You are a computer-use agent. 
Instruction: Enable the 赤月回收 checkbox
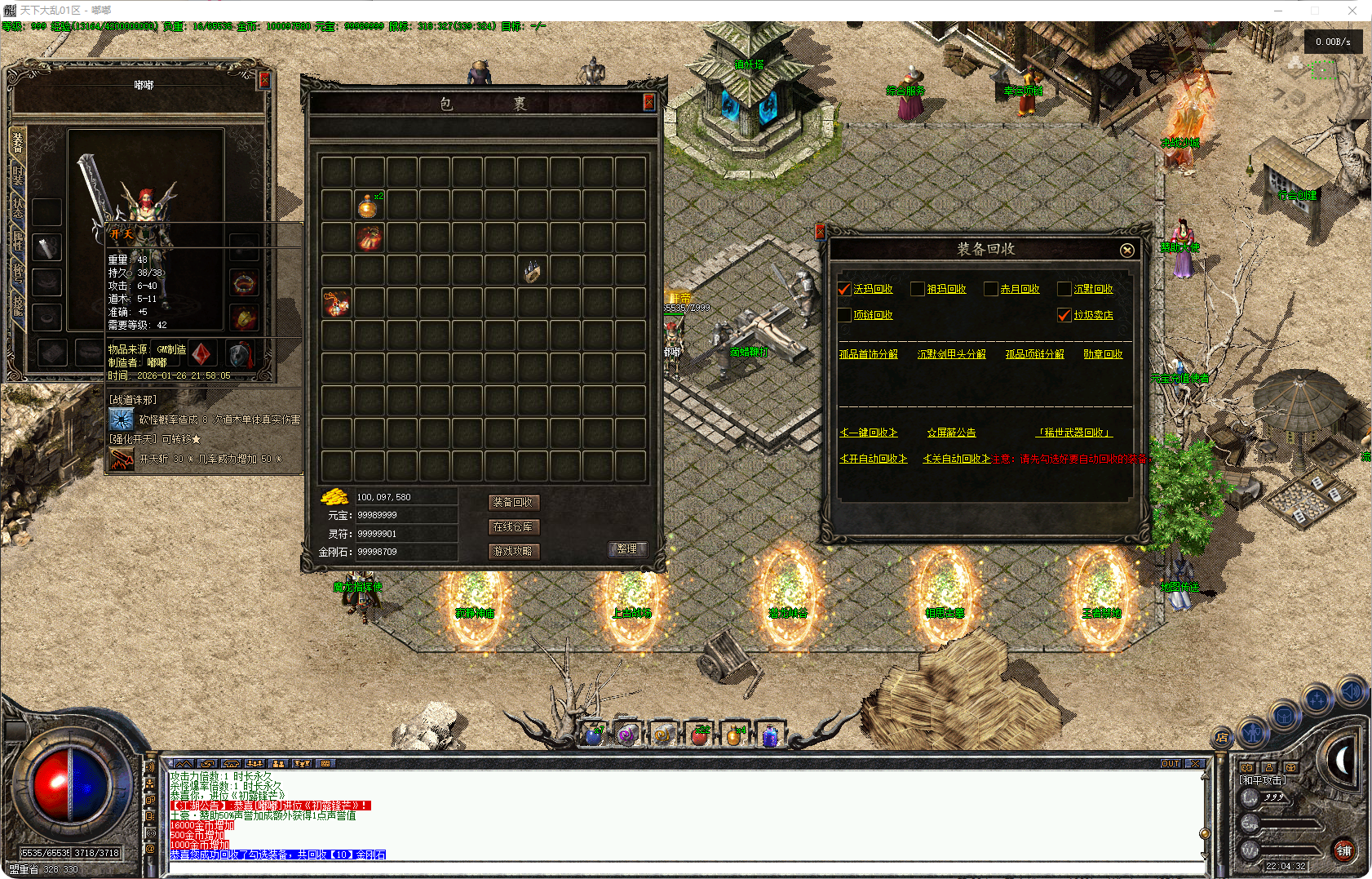click(991, 289)
